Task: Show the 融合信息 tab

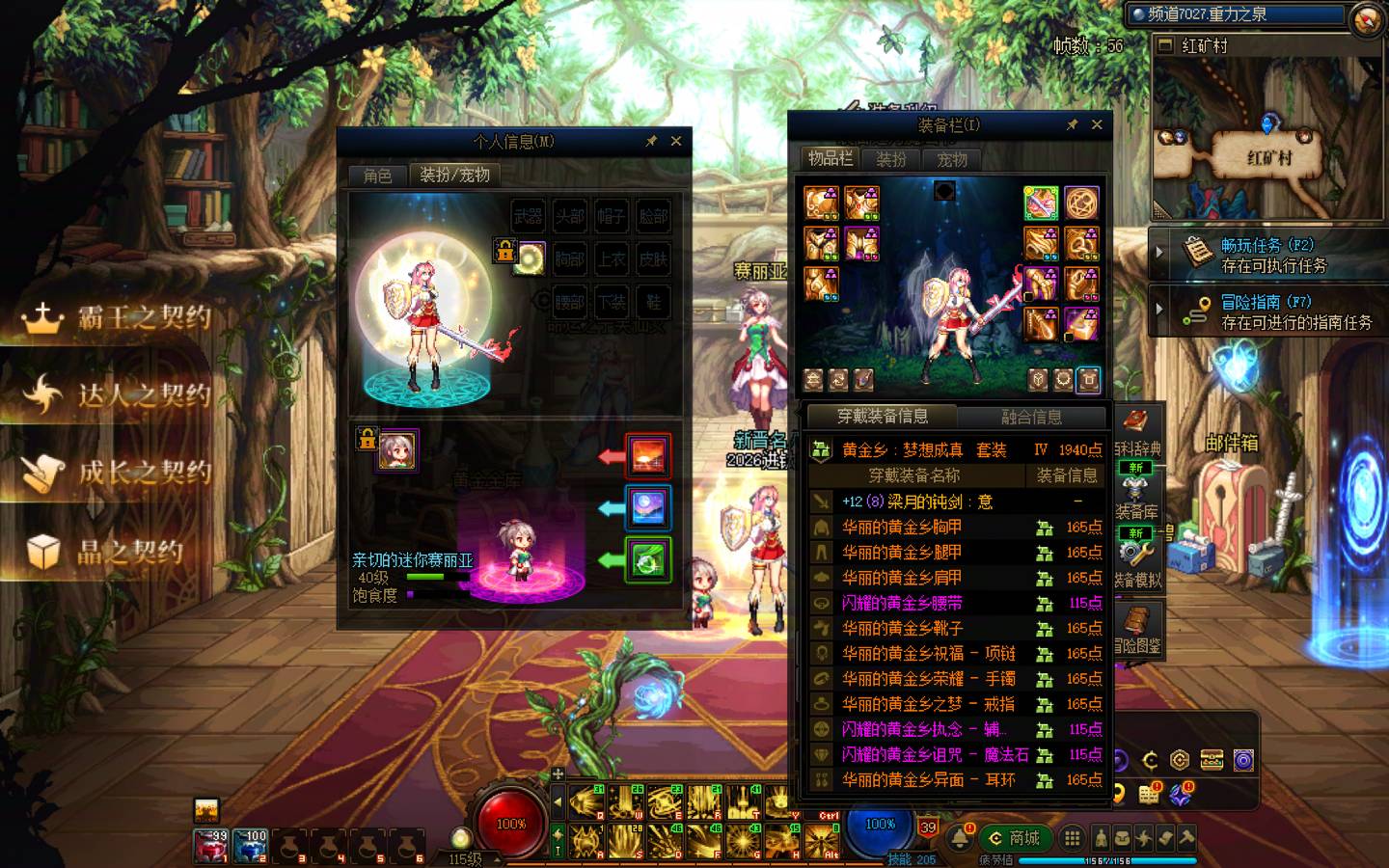Action: point(1031,417)
